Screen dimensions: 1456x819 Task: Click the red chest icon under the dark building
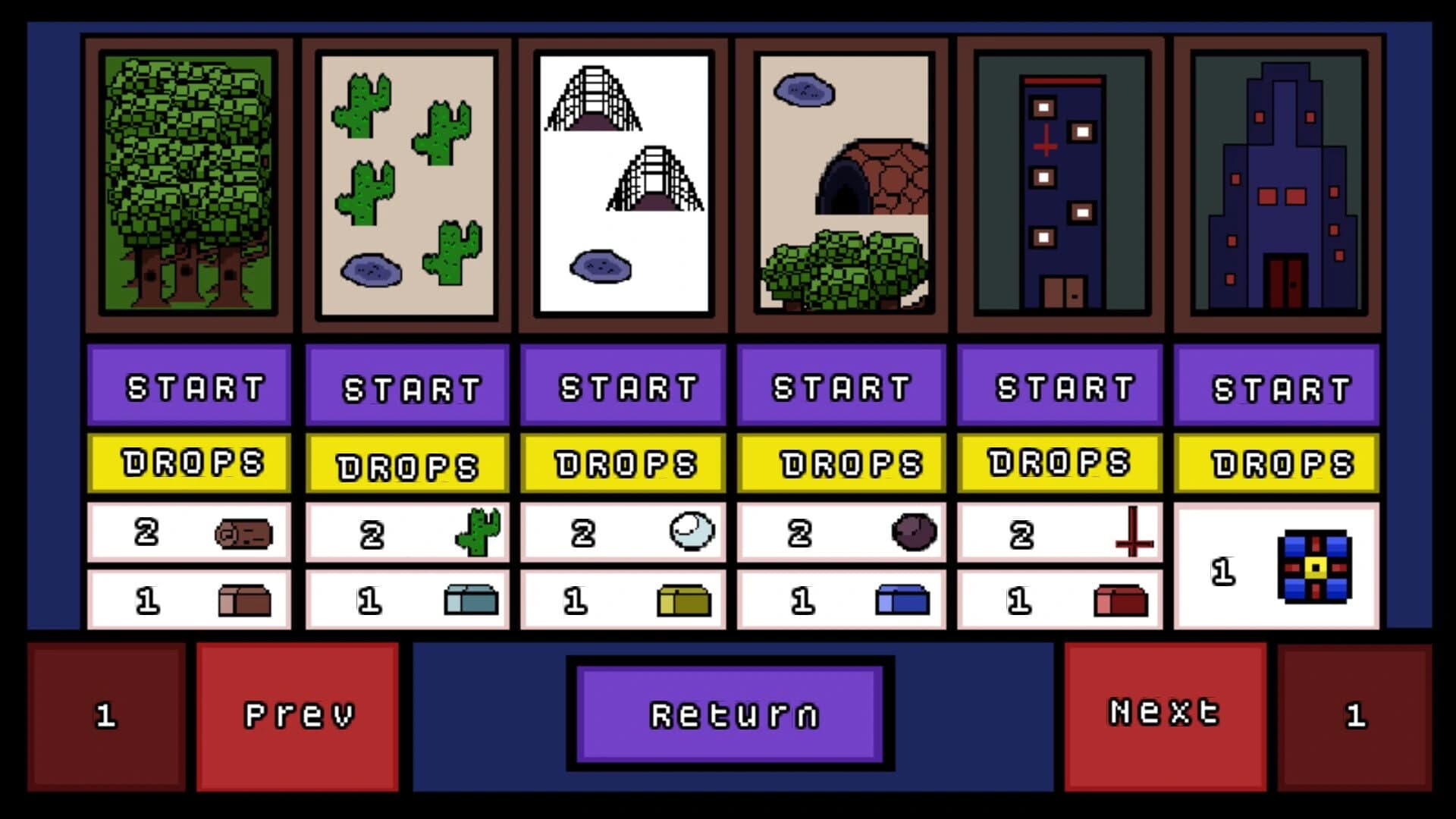tap(1122, 598)
